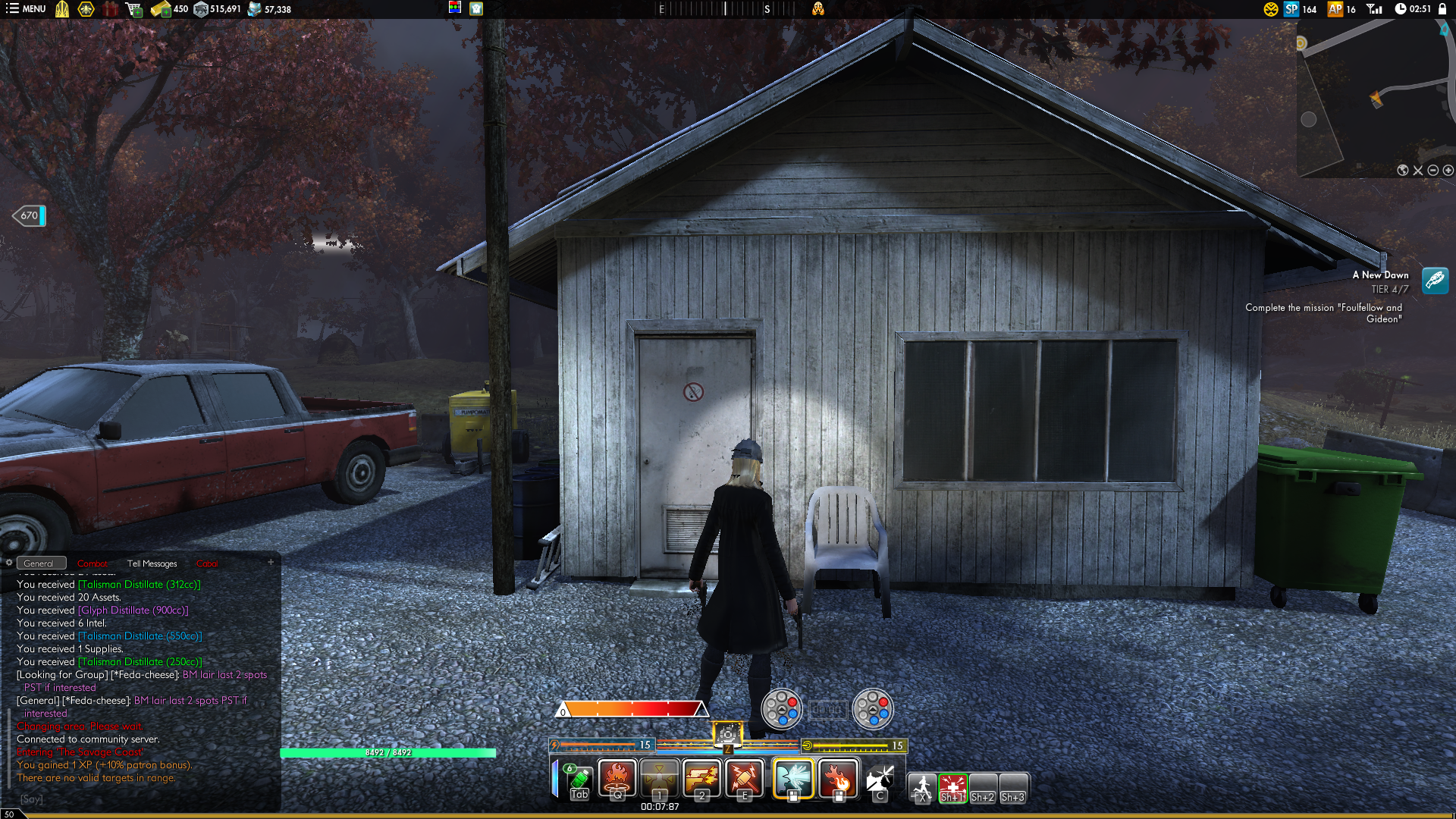Open the main MENU
The image size is (1456, 819).
point(26,9)
